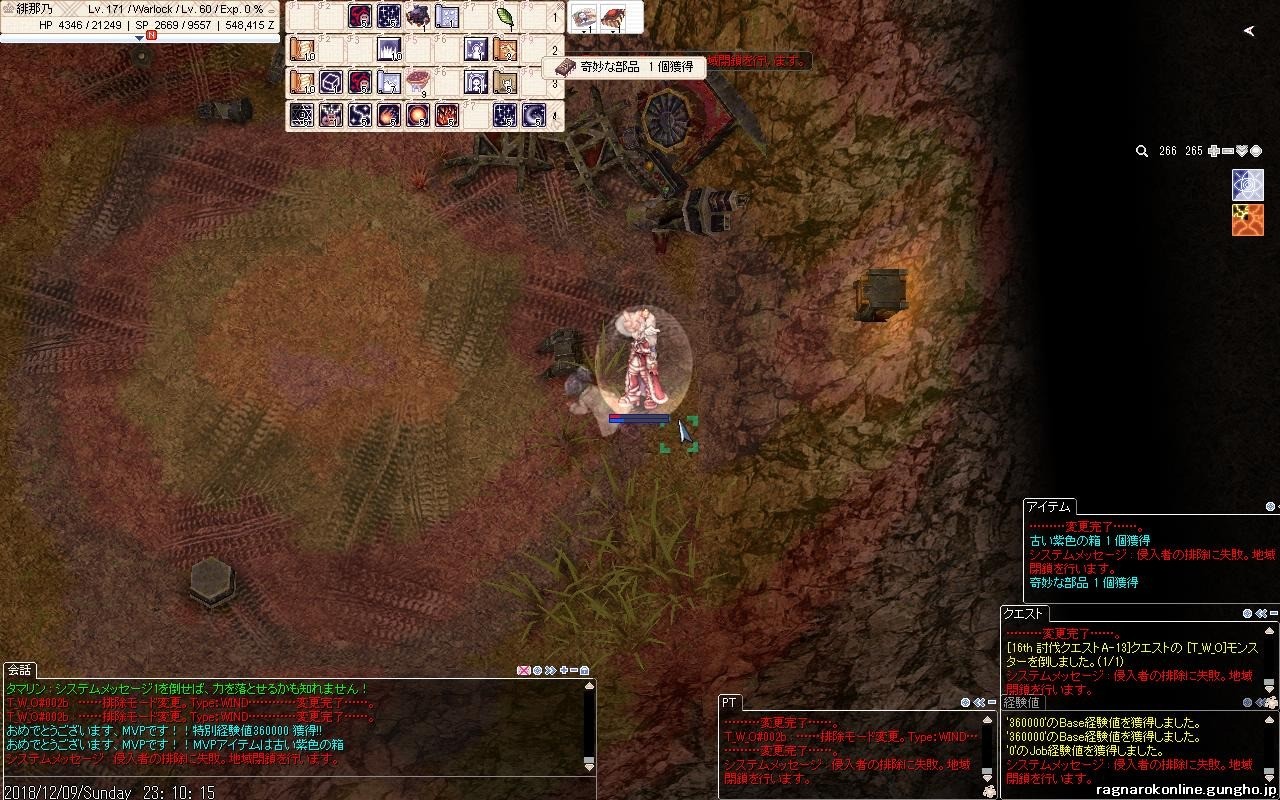Zoom in the minimap with plus button
1280x800 pixels.
coord(1214,151)
